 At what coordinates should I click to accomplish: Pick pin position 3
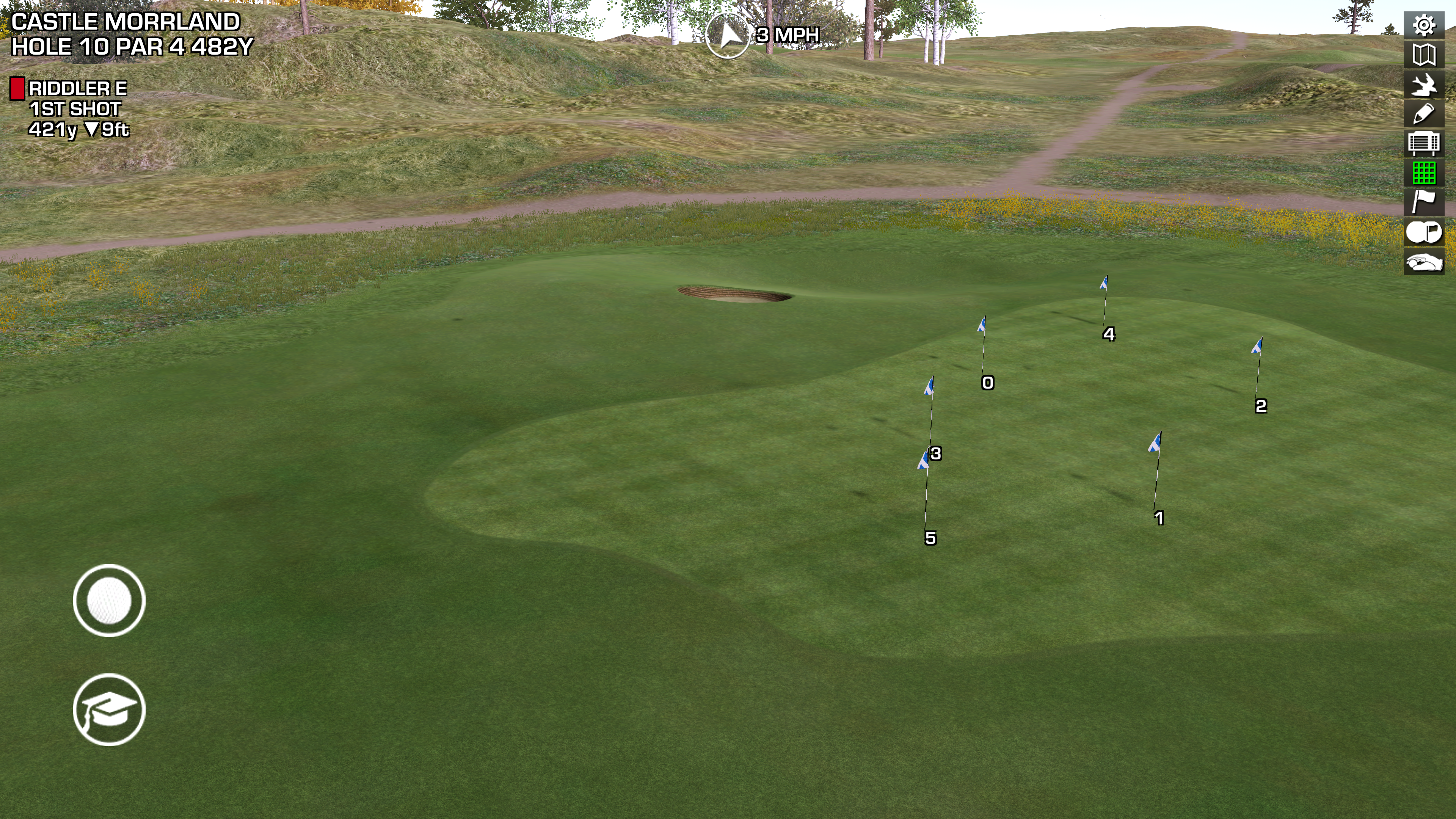[x=935, y=453]
